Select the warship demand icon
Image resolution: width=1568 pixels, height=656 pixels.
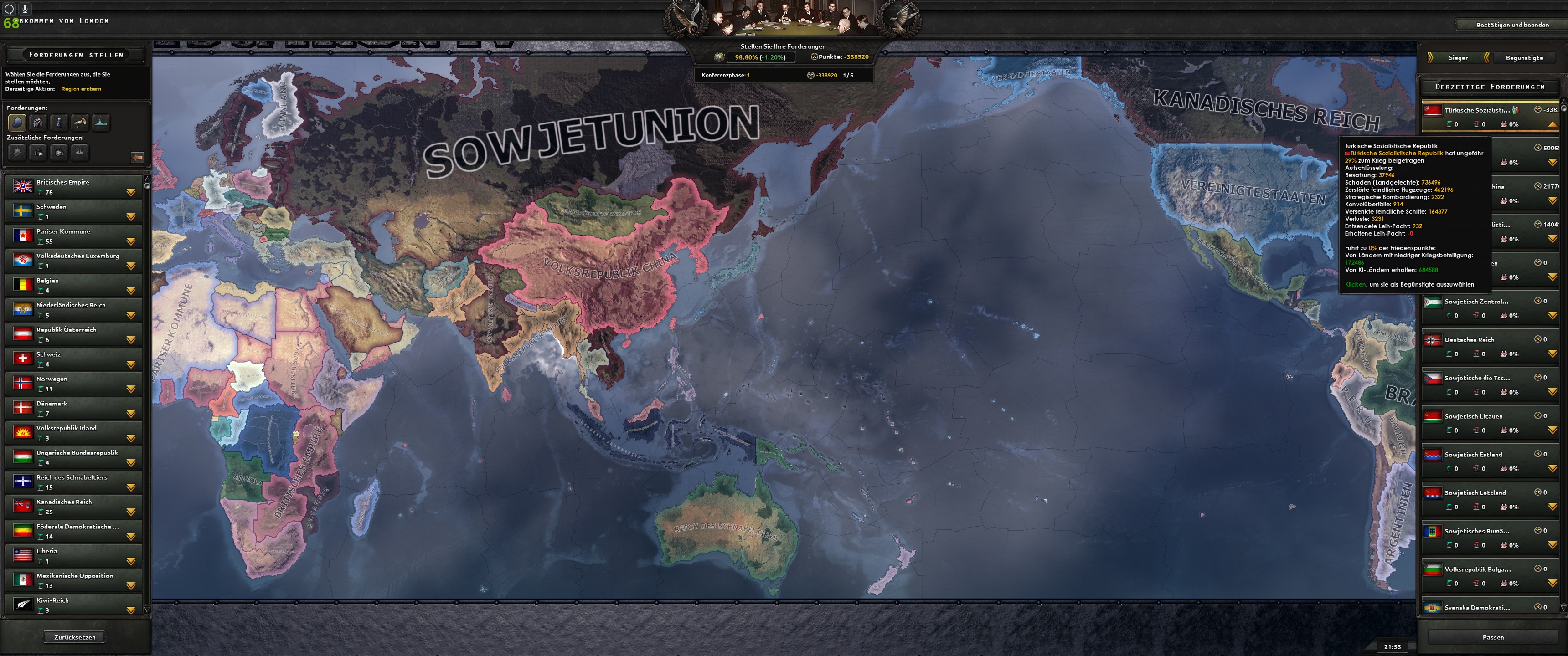click(101, 123)
